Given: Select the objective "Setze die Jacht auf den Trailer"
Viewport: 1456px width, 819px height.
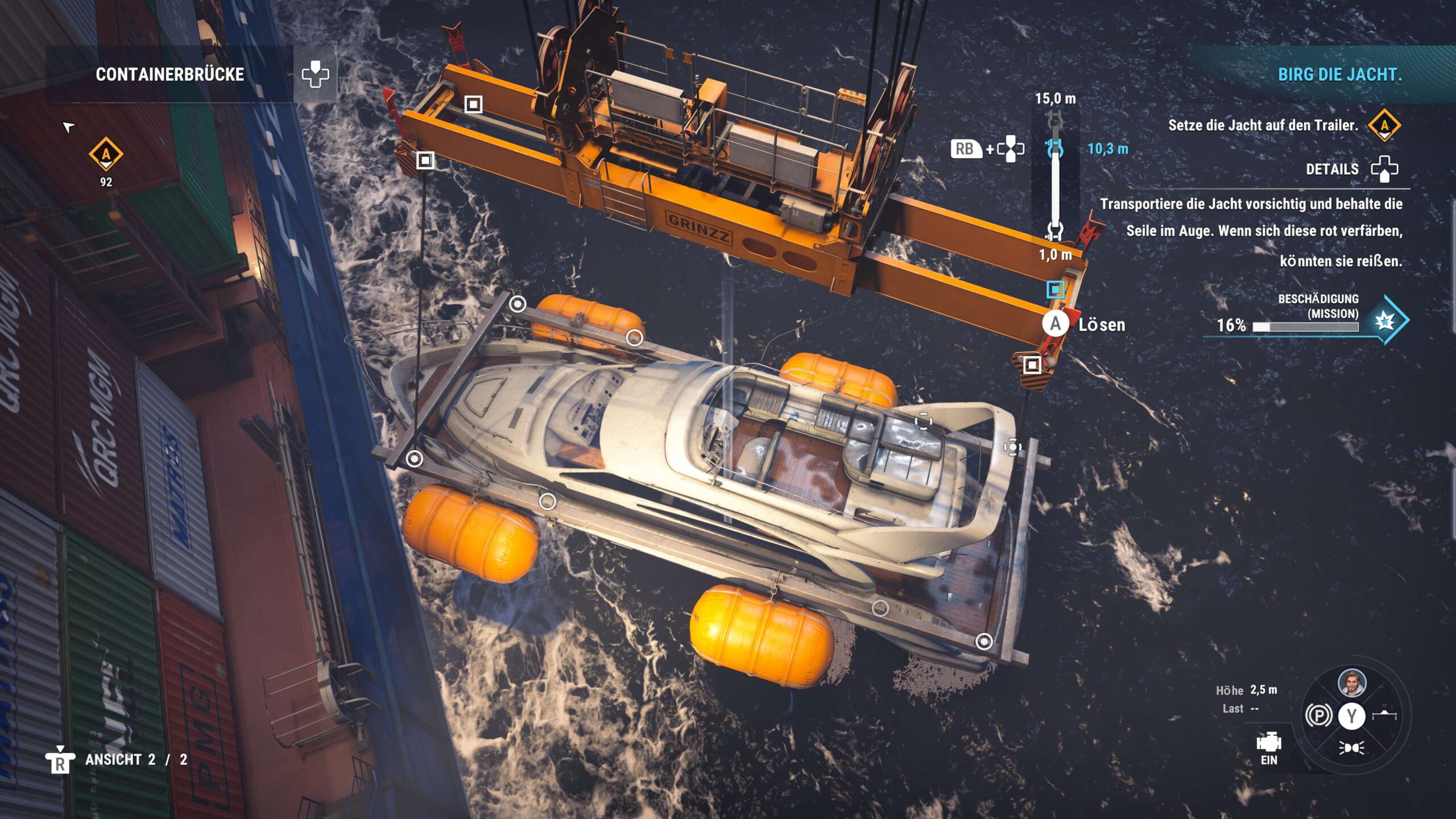Looking at the screenshot, I should coord(1263,125).
